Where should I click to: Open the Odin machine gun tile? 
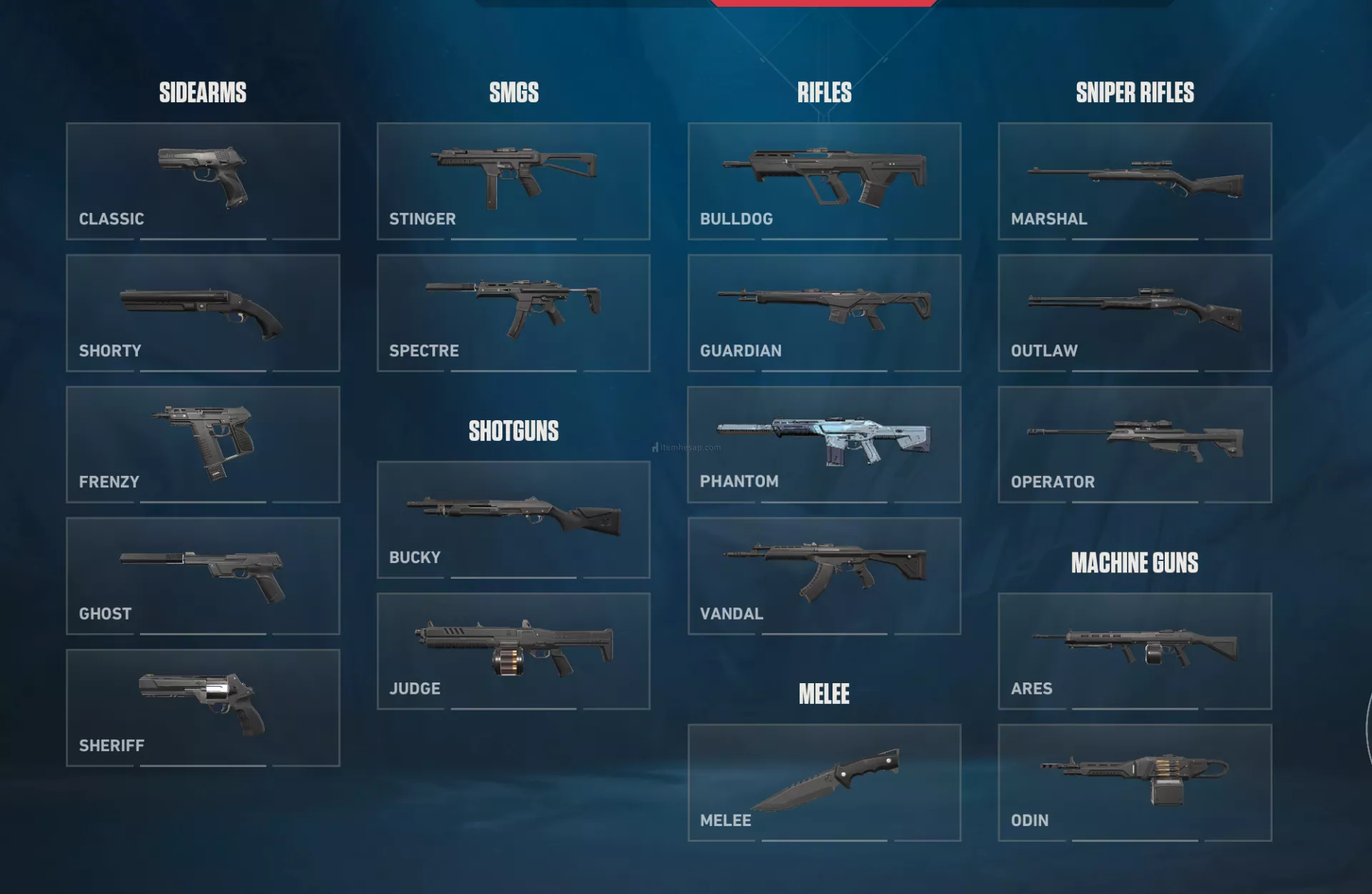tap(1135, 783)
